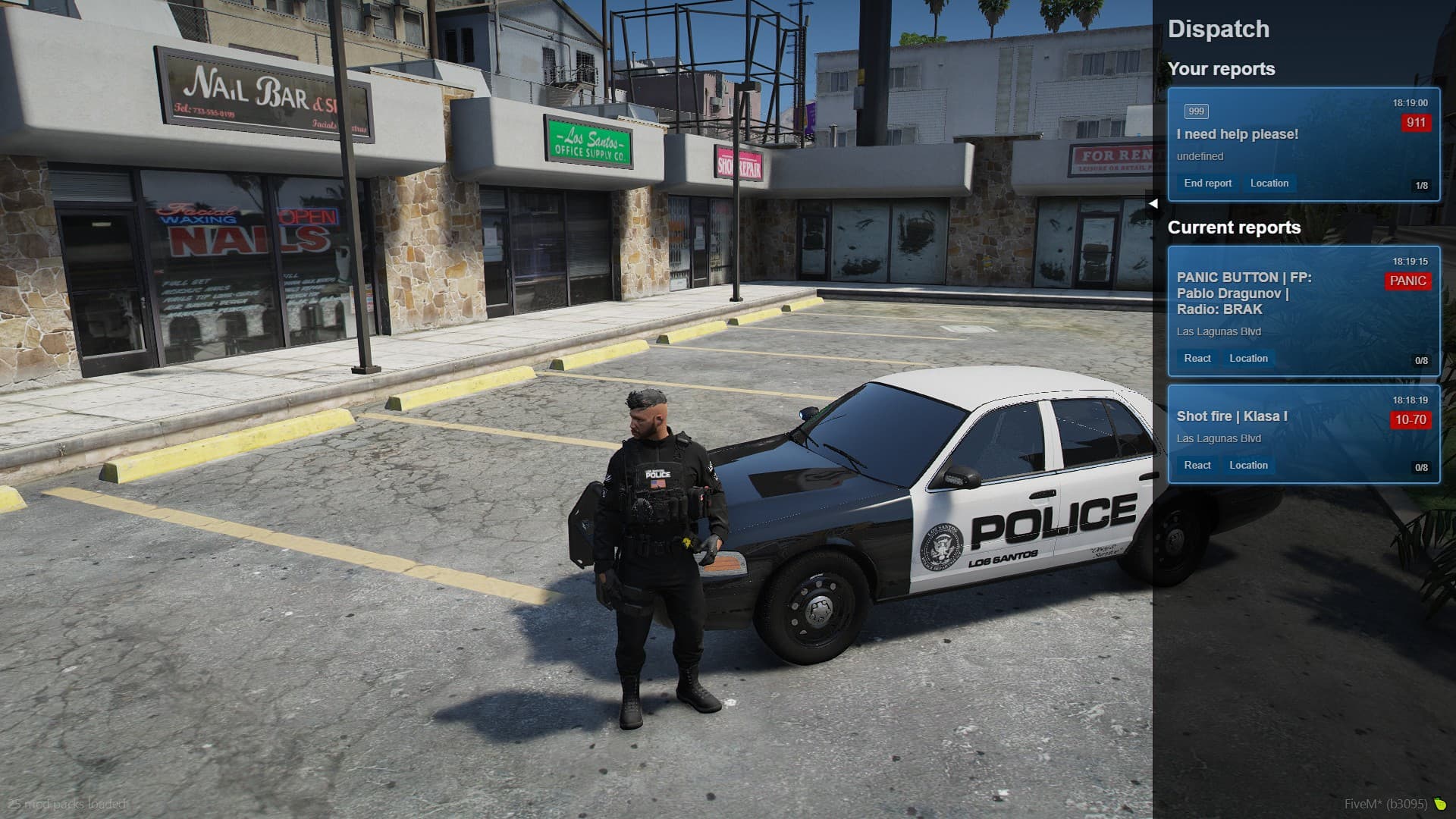React to the Shot fire report

coord(1197,466)
